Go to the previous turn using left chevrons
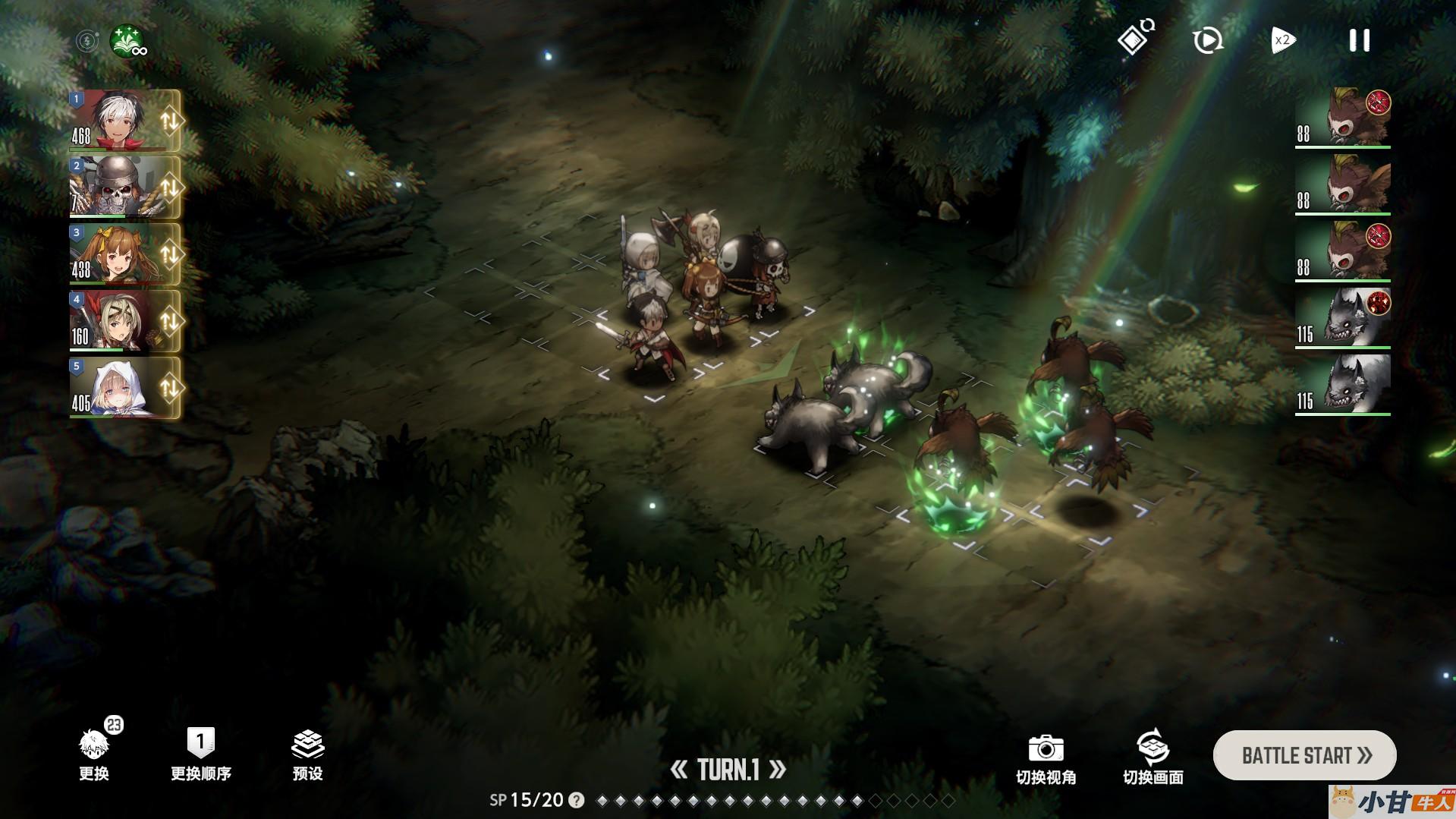The image size is (1456, 819). (678, 770)
